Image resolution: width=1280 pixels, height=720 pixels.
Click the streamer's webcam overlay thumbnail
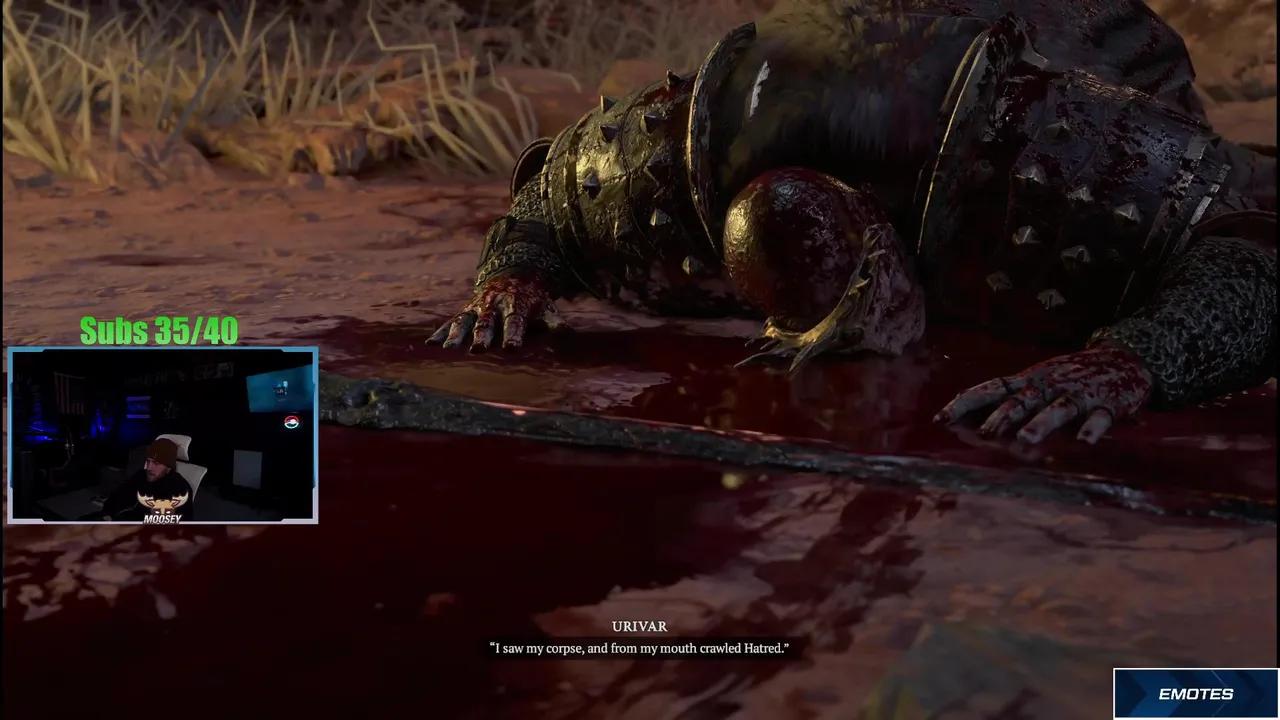(x=163, y=435)
